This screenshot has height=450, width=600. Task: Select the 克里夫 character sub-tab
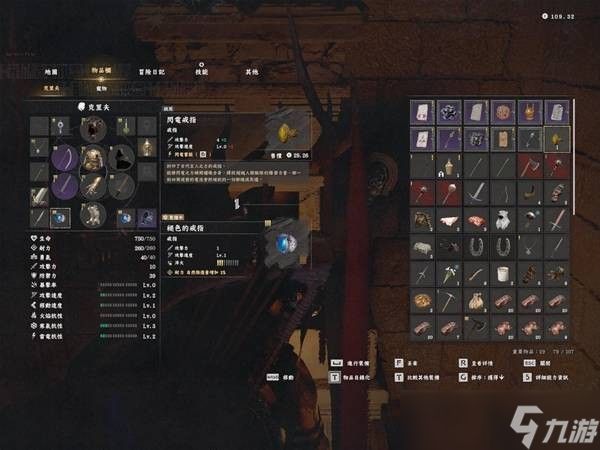[x=51, y=88]
